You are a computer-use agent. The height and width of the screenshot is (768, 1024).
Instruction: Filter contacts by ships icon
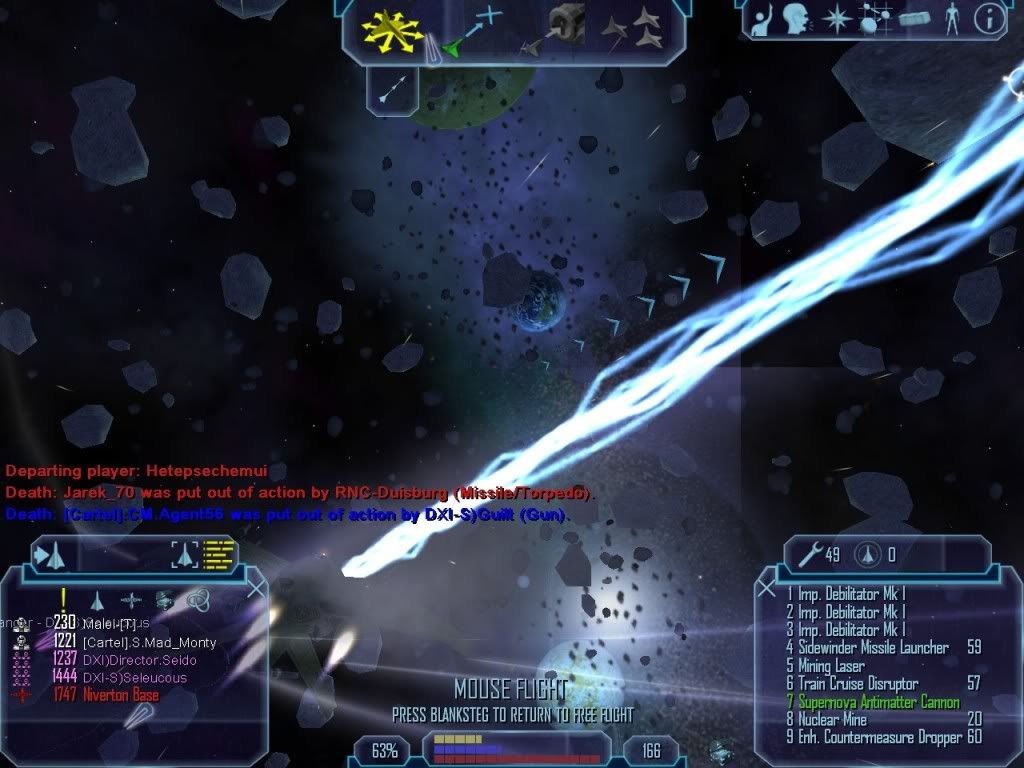[x=97, y=600]
